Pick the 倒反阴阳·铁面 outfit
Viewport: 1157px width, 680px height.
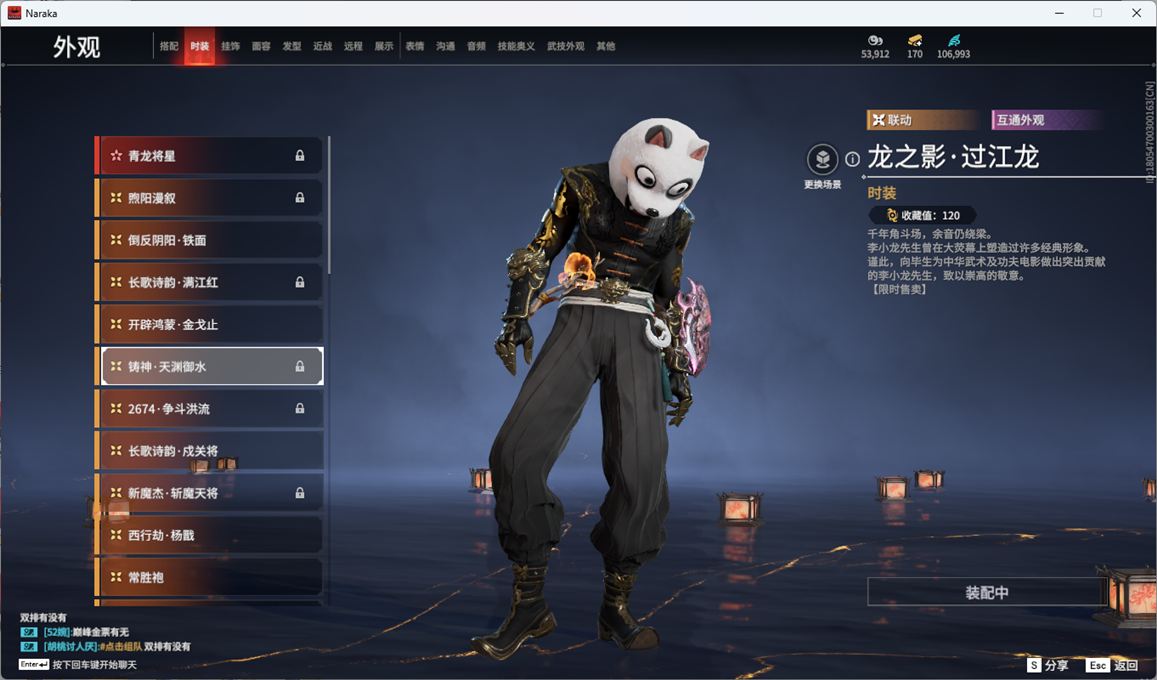point(210,240)
